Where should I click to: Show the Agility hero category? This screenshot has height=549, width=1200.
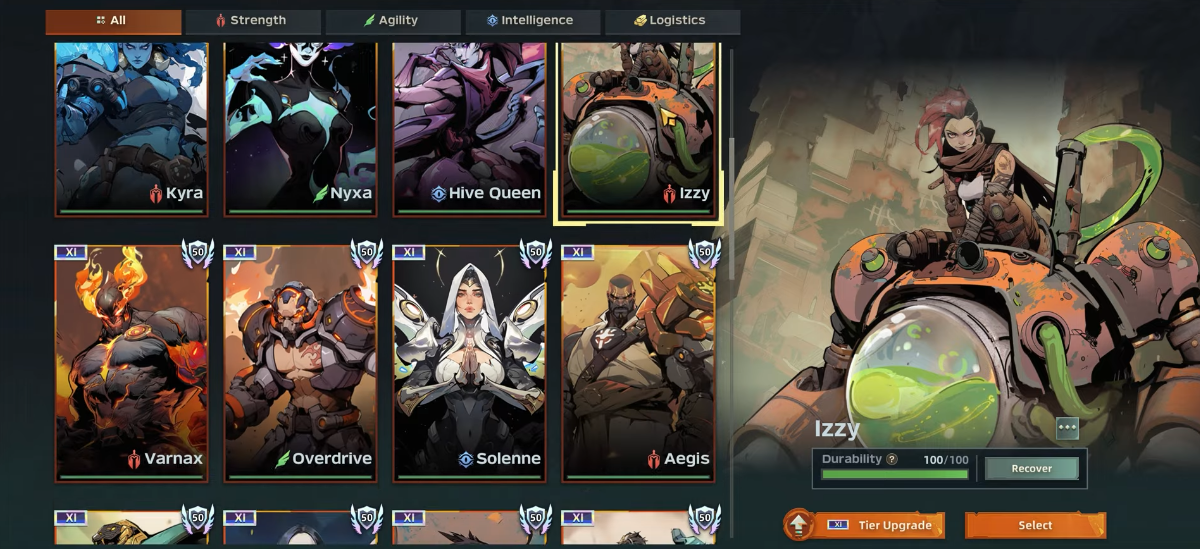point(392,21)
